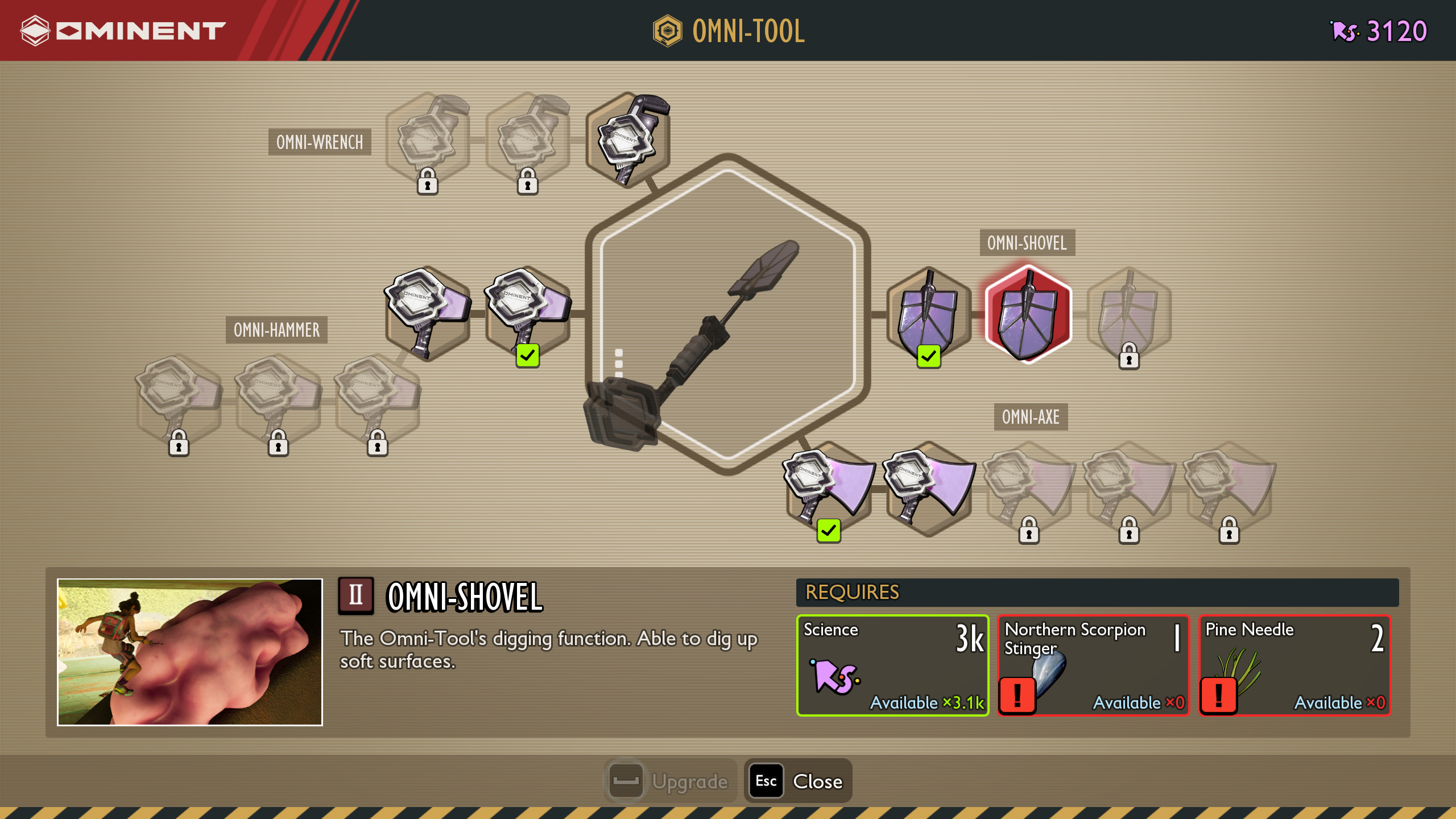Click the Science currency icon in Requires panel
Viewport: 1456px width, 819px height.
click(836, 677)
